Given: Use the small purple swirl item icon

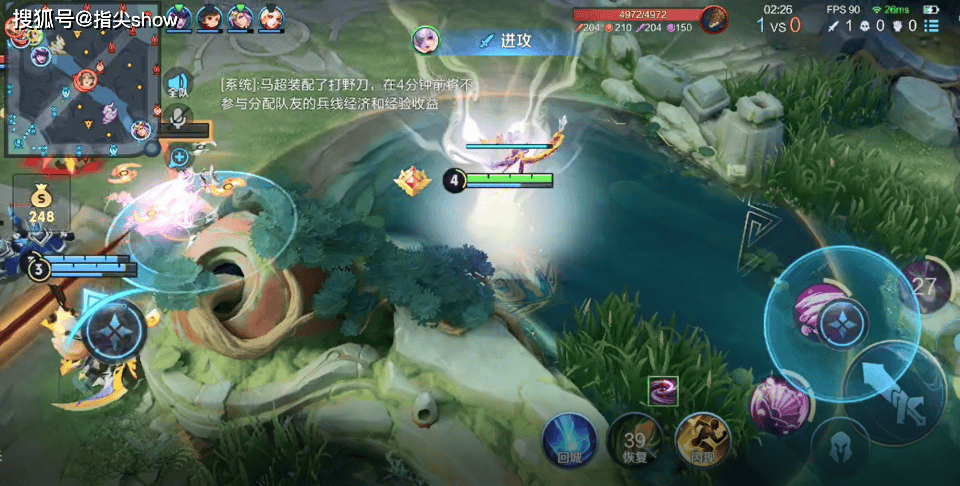Looking at the screenshot, I should click(x=663, y=391).
